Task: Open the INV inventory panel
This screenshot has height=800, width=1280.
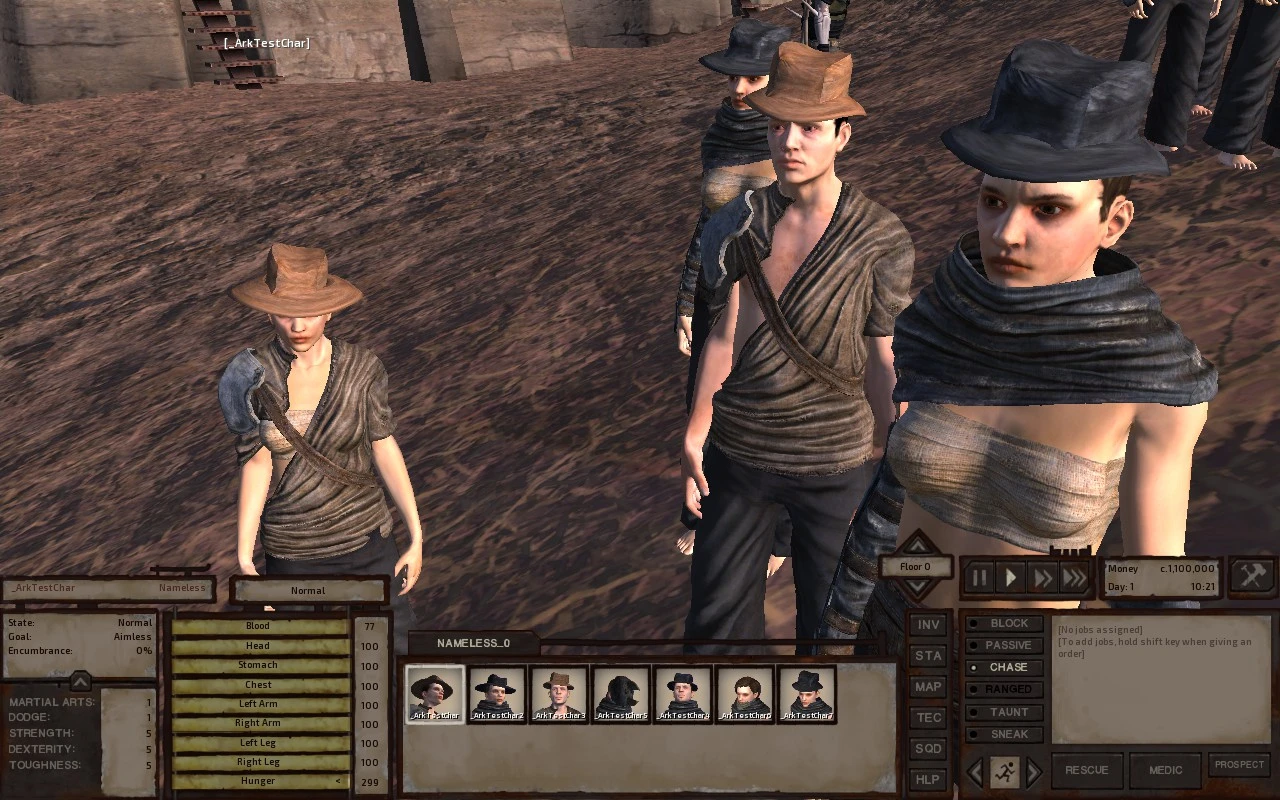Action: (x=929, y=625)
